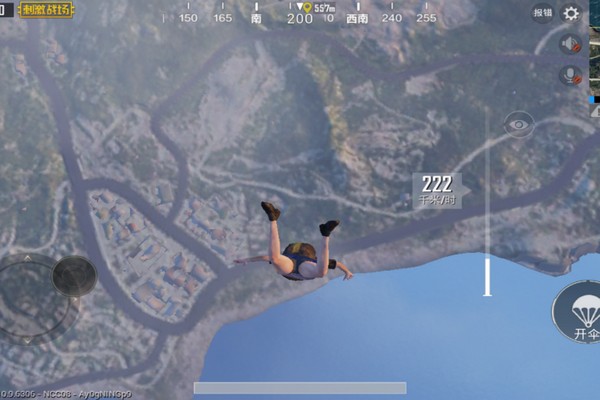Tap the virtual movement joystick knob
The width and height of the screenshot is (600, 400).
coord(73,275)
